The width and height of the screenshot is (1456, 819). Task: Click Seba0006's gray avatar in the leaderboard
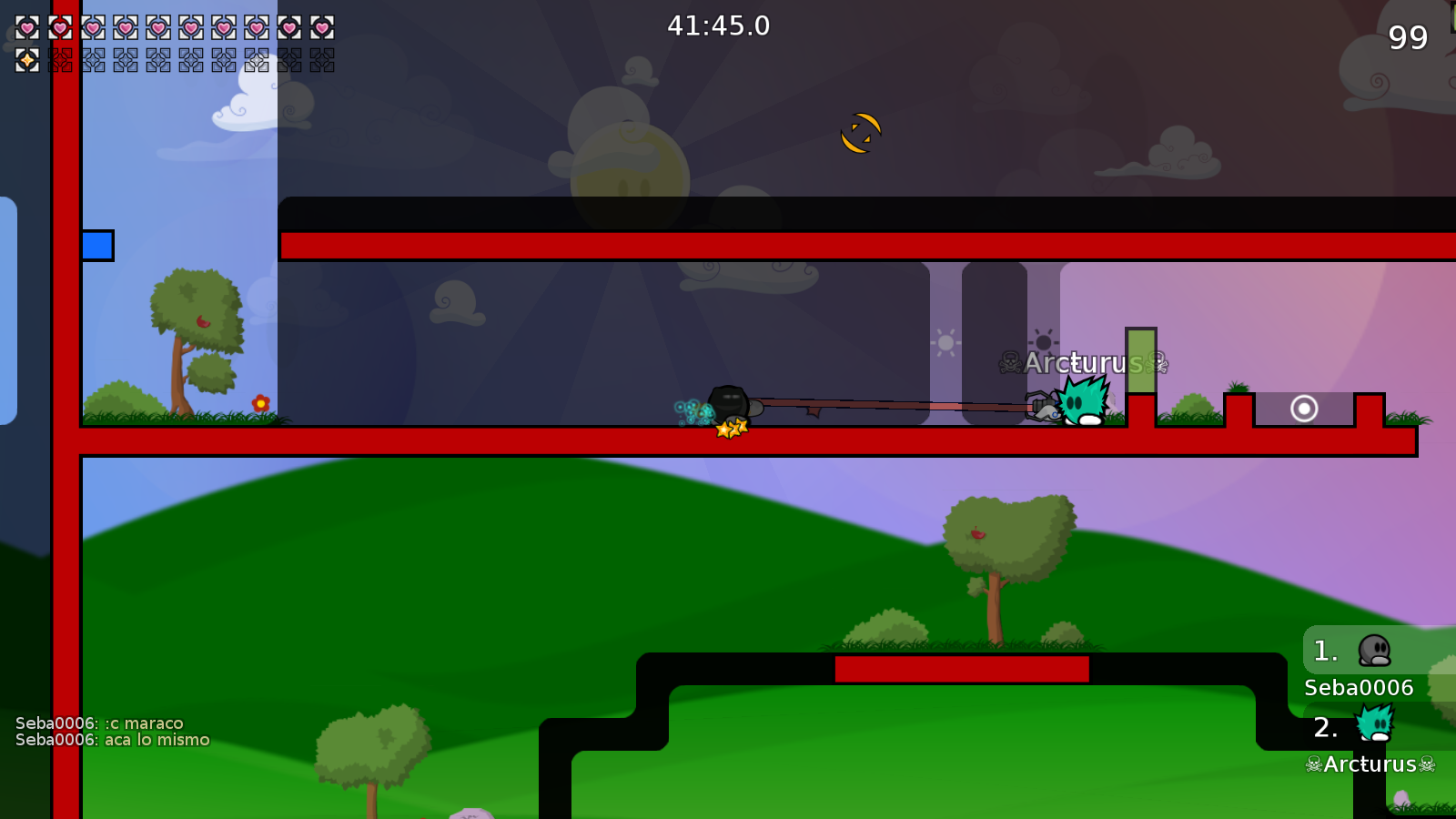click(1374, 650)
